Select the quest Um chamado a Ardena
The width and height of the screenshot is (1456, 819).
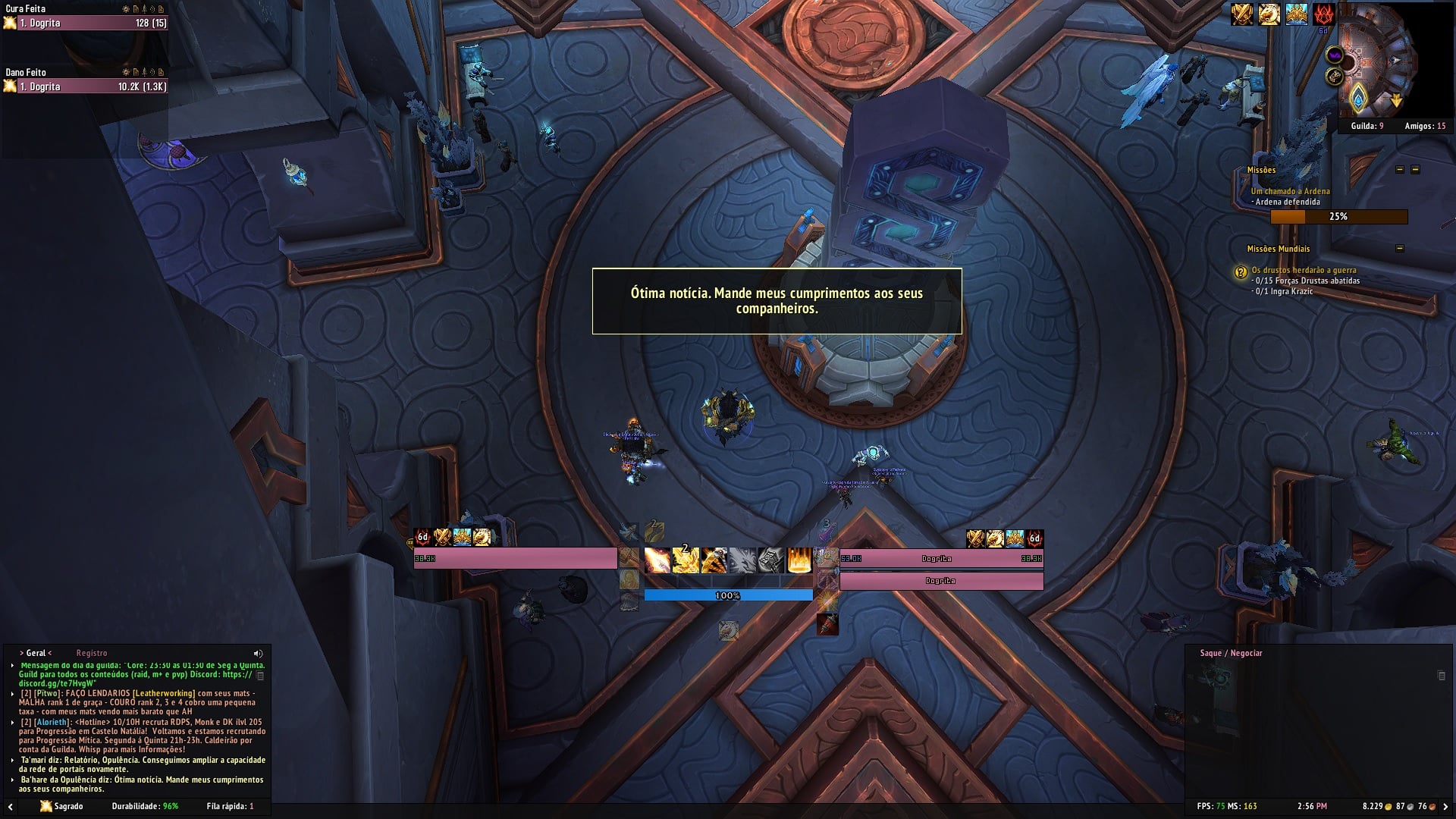click(x=1290, y=191)
